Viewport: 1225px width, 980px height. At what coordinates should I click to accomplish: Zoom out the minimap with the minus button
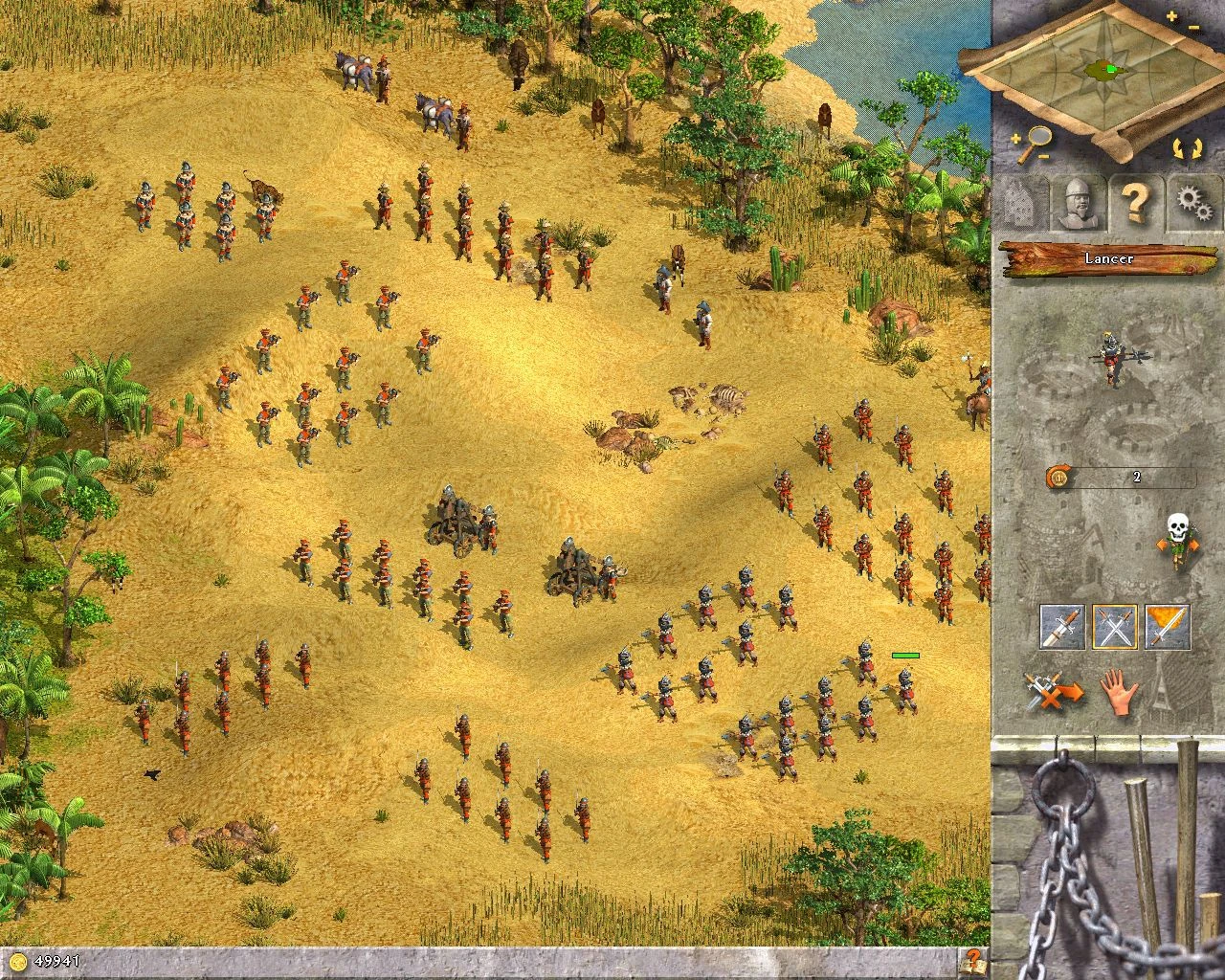pos(1193,28)
